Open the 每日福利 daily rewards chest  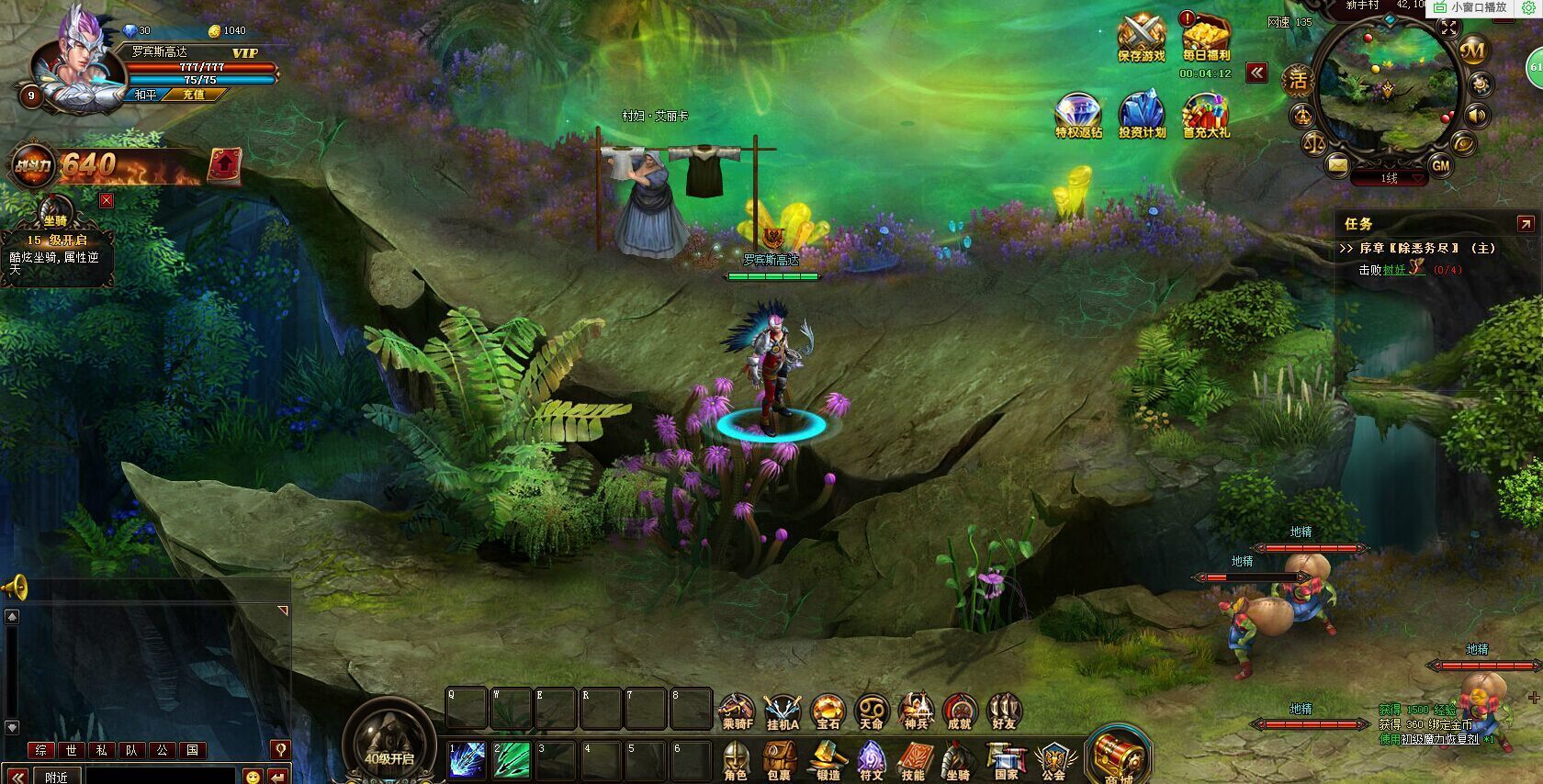click(1205, 35)
